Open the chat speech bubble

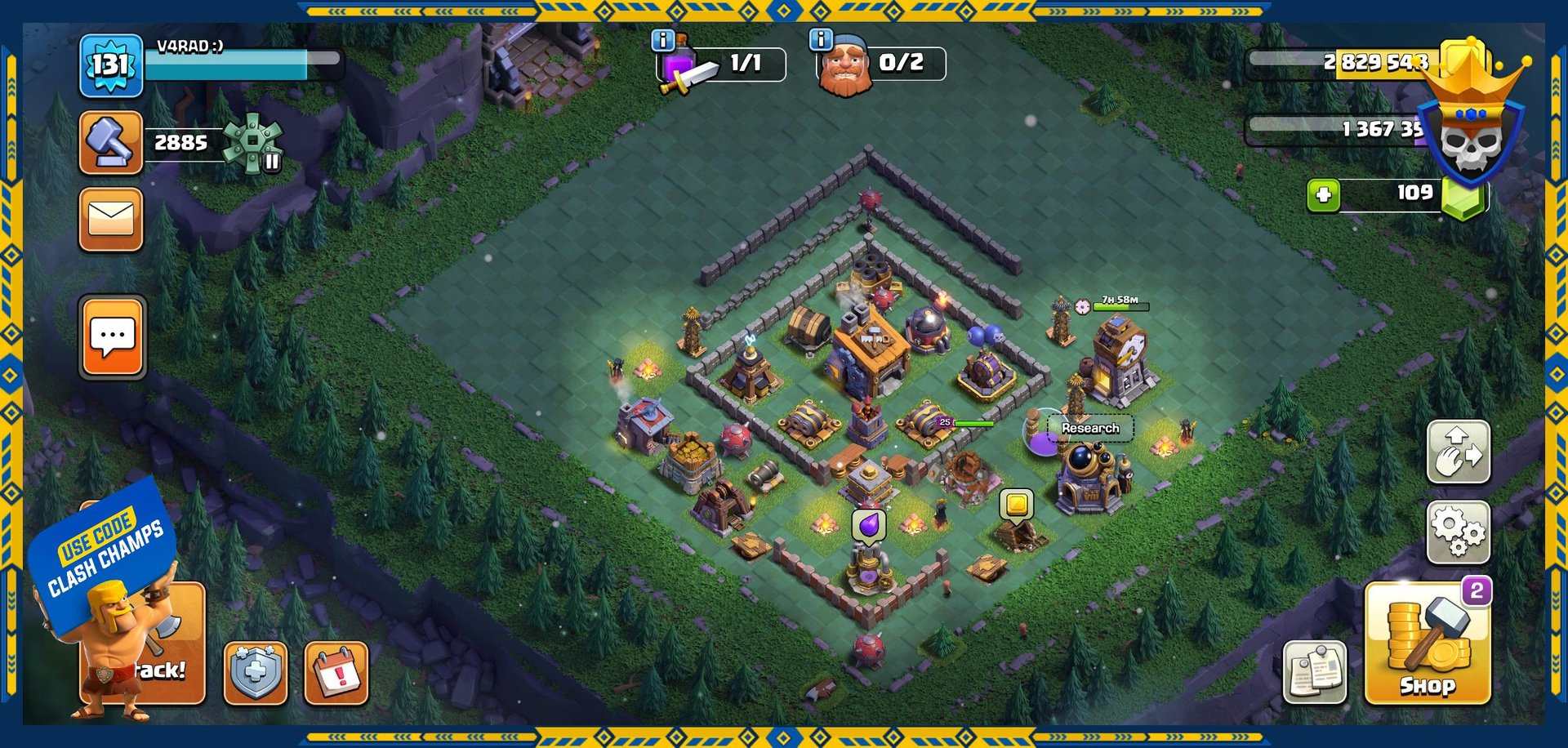click(113, 337)
